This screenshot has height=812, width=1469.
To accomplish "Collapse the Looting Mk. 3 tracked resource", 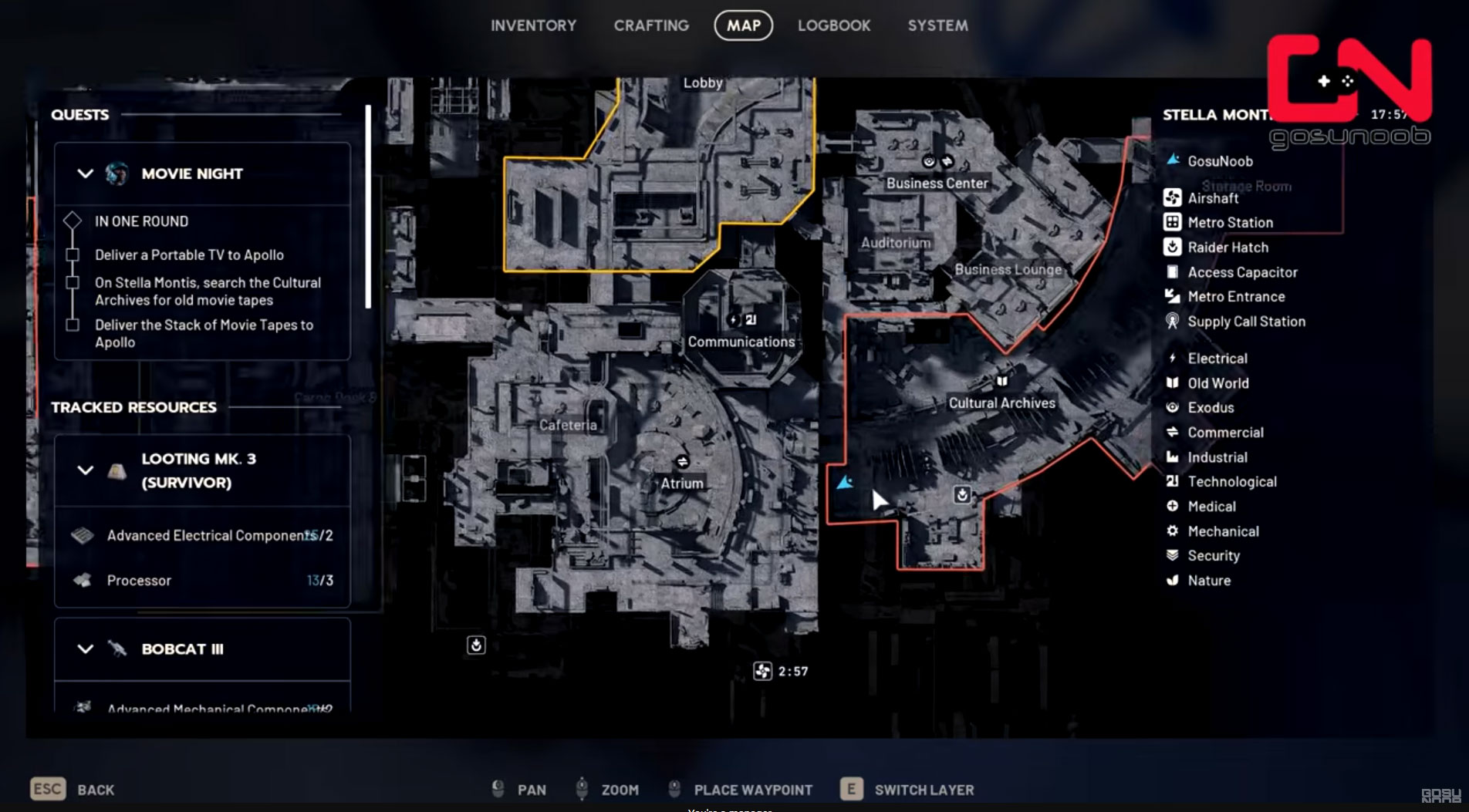I will (x=86, y=470).
